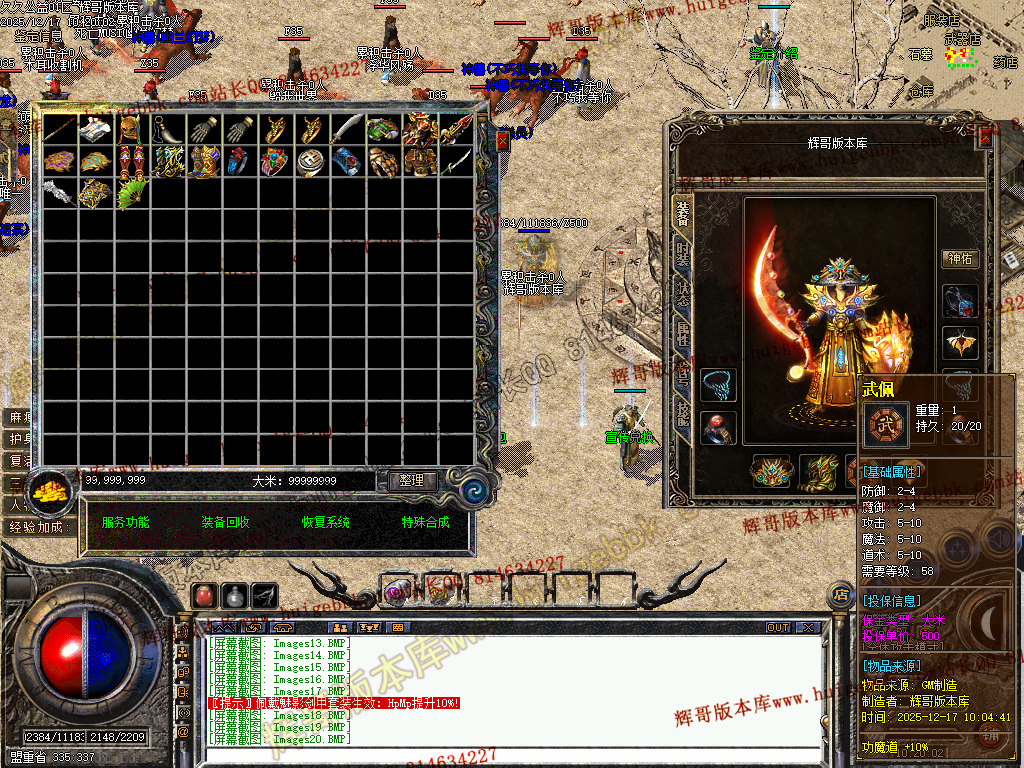Close the inventory bag window

point(502,142)
